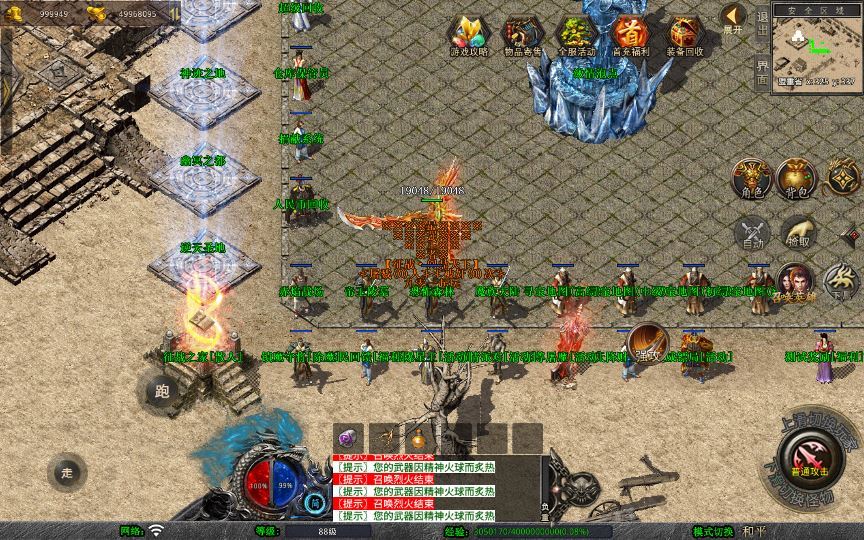Screen dimensions: 864x540
Task: Toggle 自动 auto-combat
Action: click(x=750, y=234)
